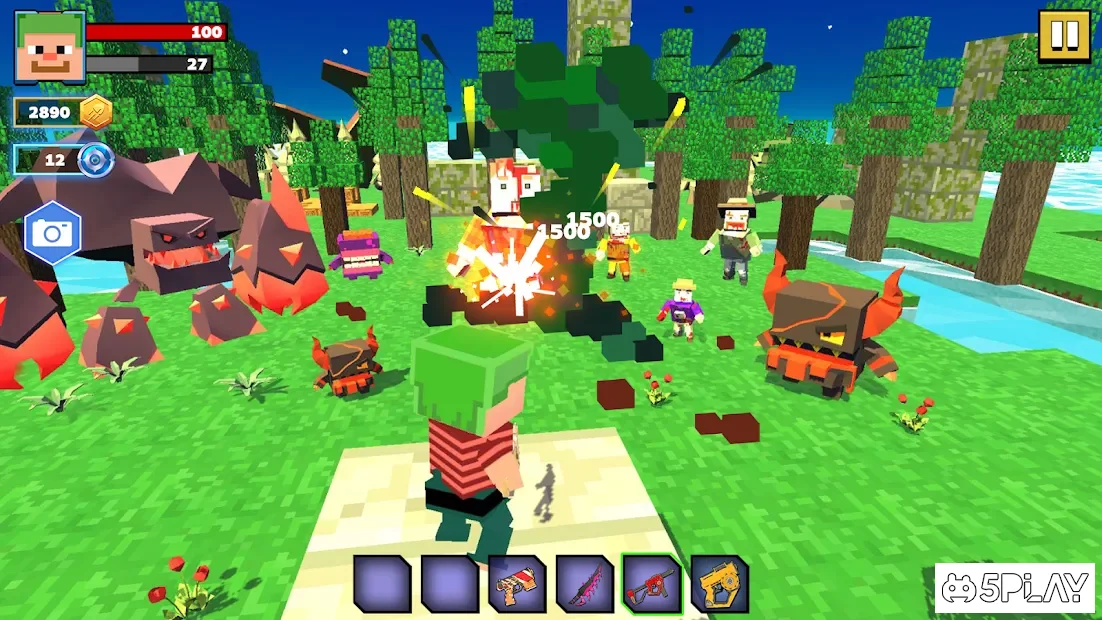The width and height of the screenshot is (1102, 620).
Task: Click the gold coin currency icon
Action: pyautogui.click(x=96, y=112)
